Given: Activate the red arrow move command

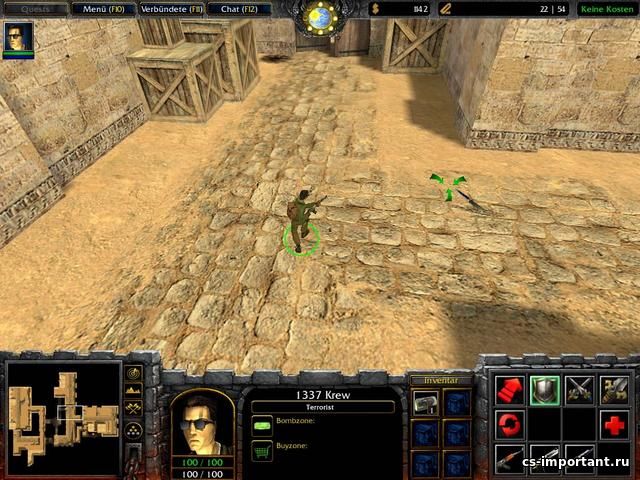Looking at the screenshot, I should [x=510, y=390].
